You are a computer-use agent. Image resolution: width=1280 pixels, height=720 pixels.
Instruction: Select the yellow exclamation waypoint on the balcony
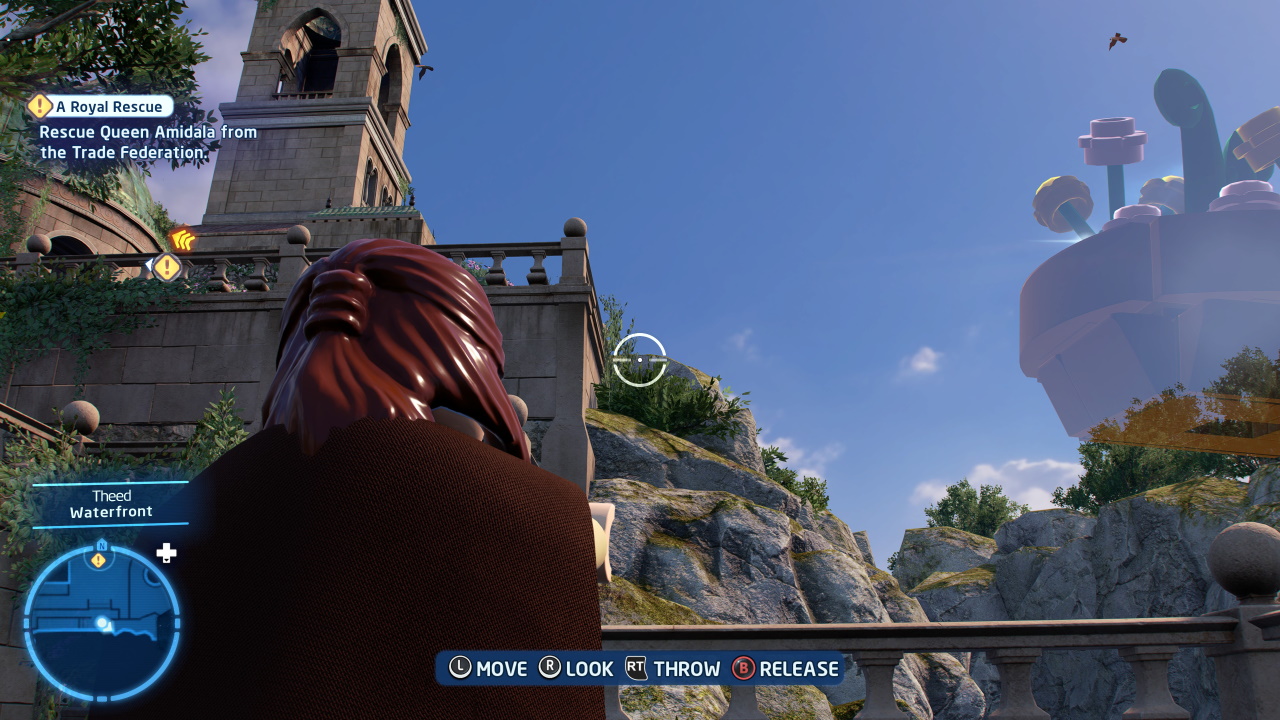point(167,267)
